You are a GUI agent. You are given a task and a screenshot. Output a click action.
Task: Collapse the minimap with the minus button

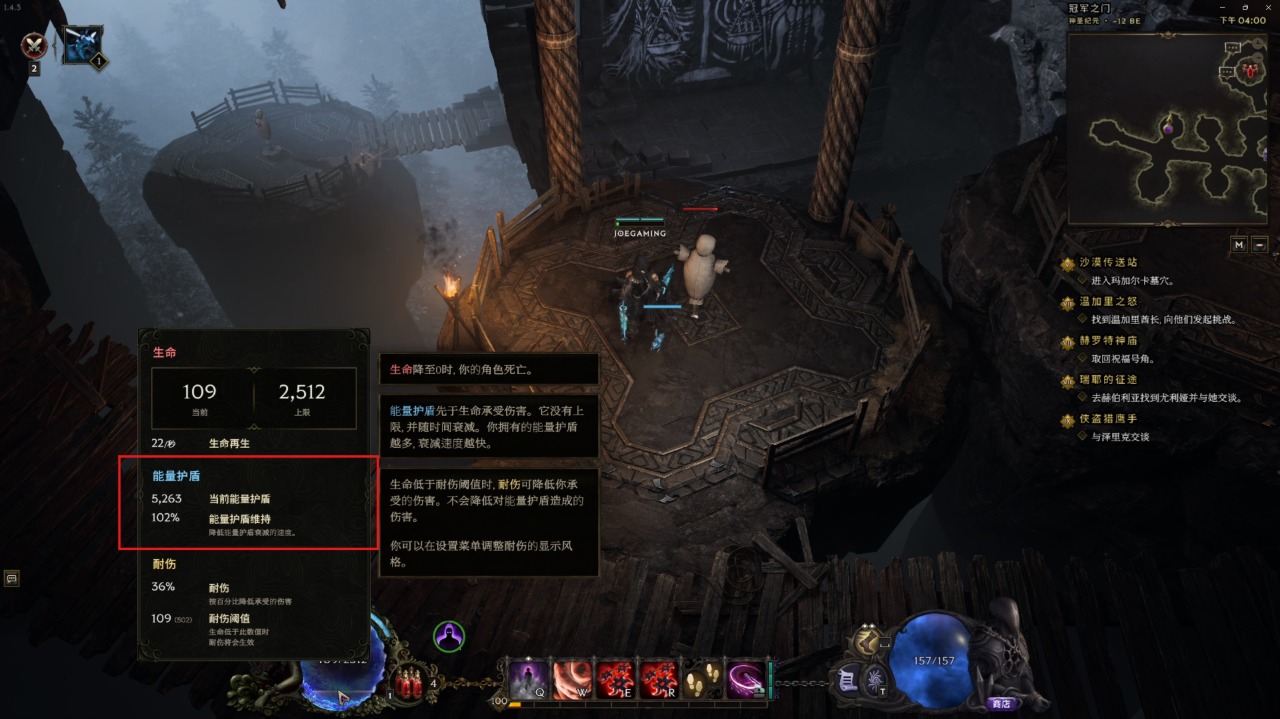(1260, 244)
